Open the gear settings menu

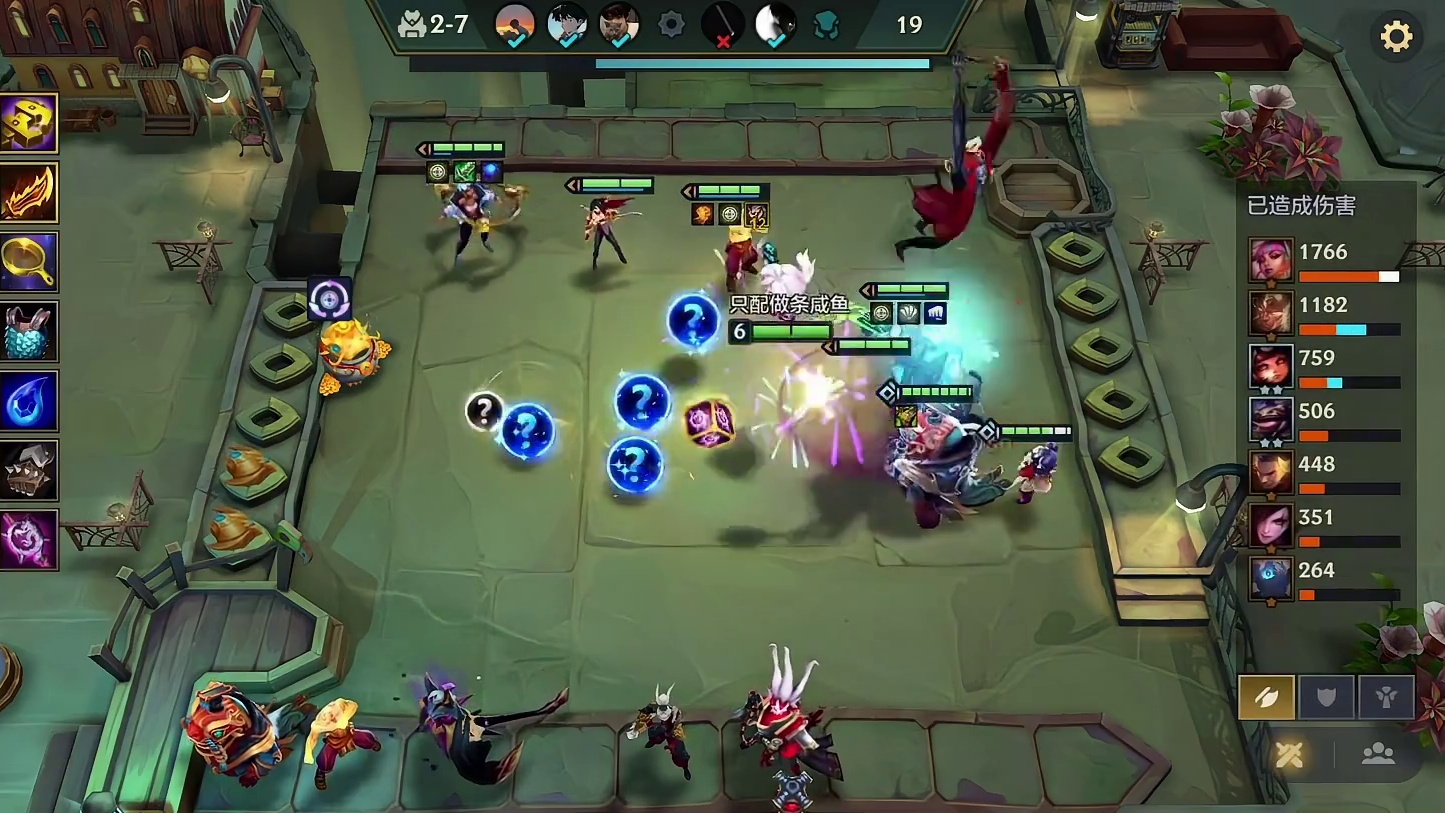coord(1396,37)
